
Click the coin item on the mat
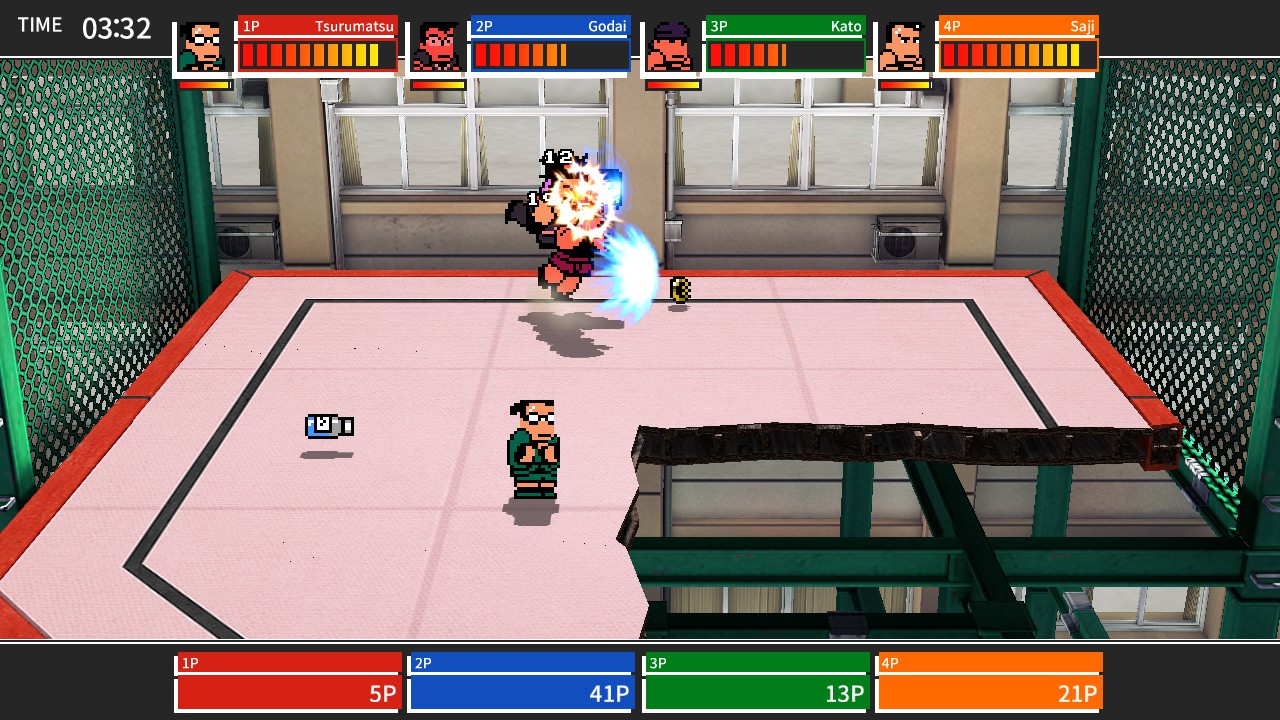click(x=679, y=289)
